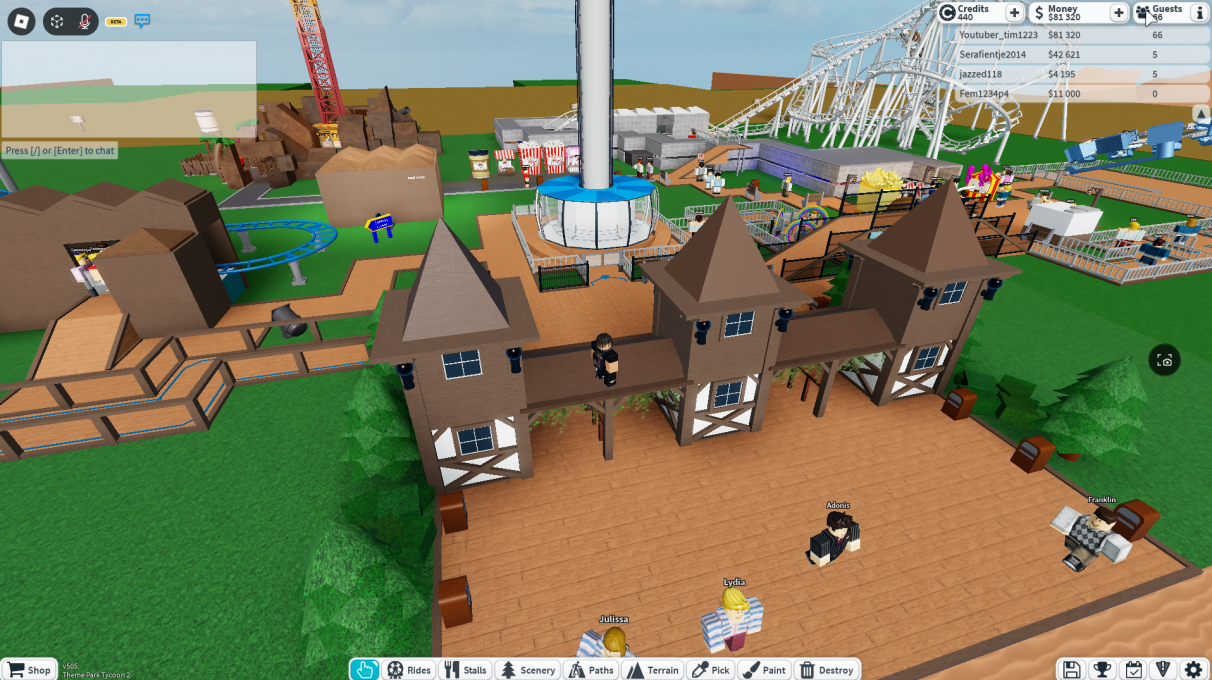The width and height of the screenshot is (1212, 680).
Task: Open the calendar checklist icon
Action: (x=1133, y=670)
